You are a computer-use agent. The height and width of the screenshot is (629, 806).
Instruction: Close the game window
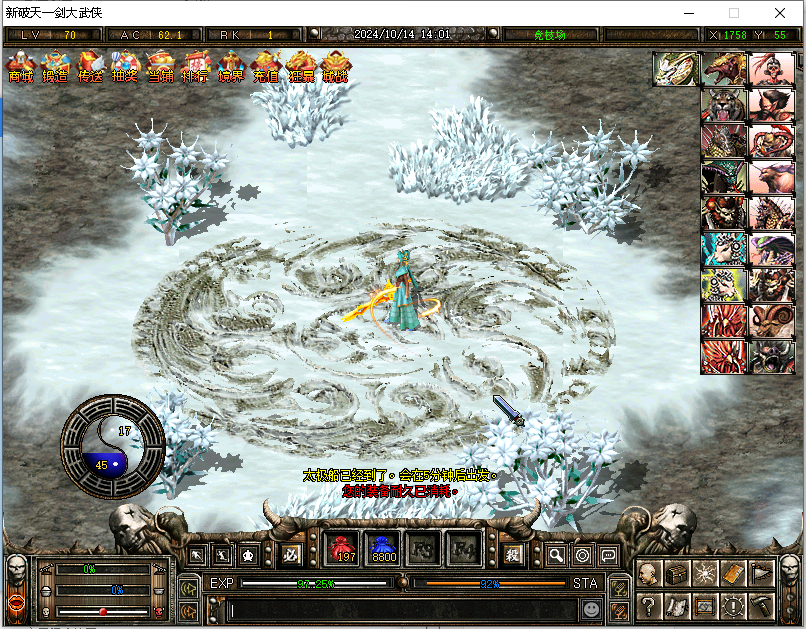pos(780,13)
